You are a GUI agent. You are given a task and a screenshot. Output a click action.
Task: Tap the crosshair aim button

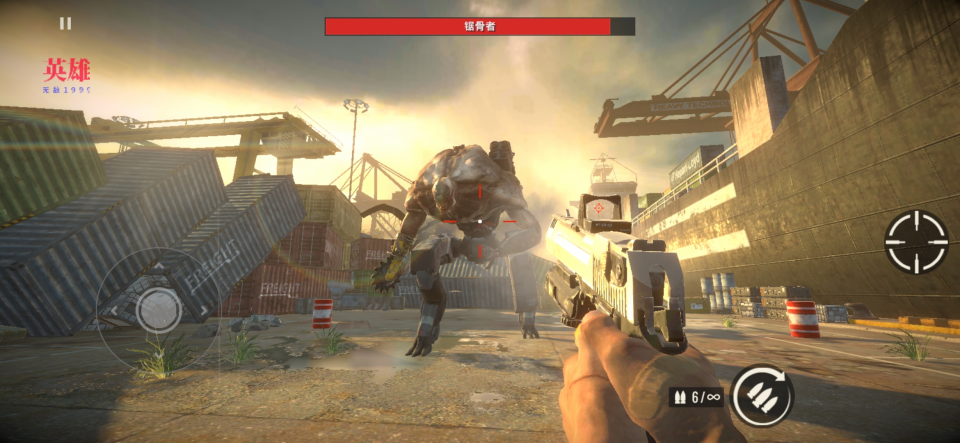coord(916,242)
